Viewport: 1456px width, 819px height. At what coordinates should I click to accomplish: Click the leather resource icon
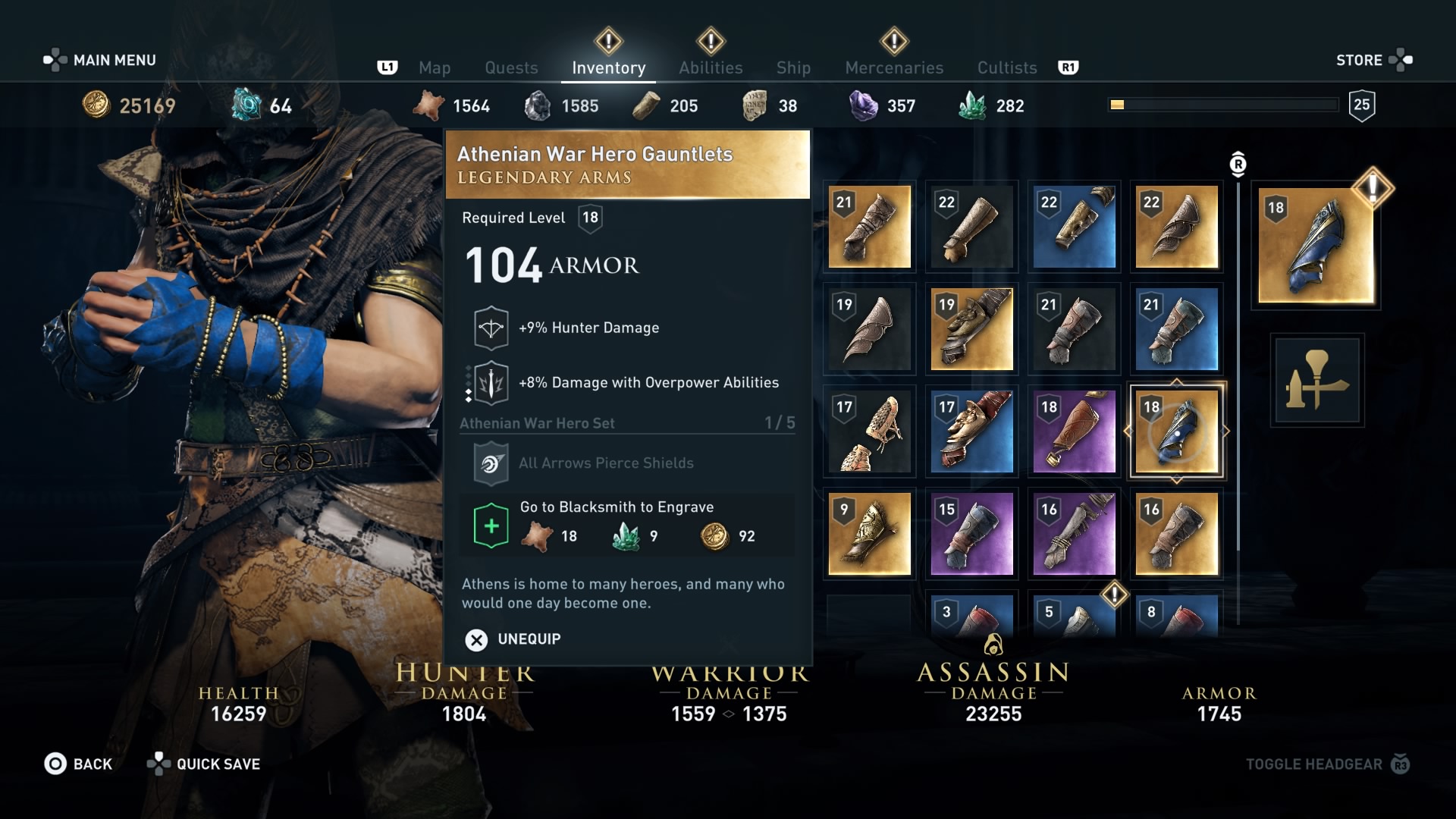coord(428,106)
